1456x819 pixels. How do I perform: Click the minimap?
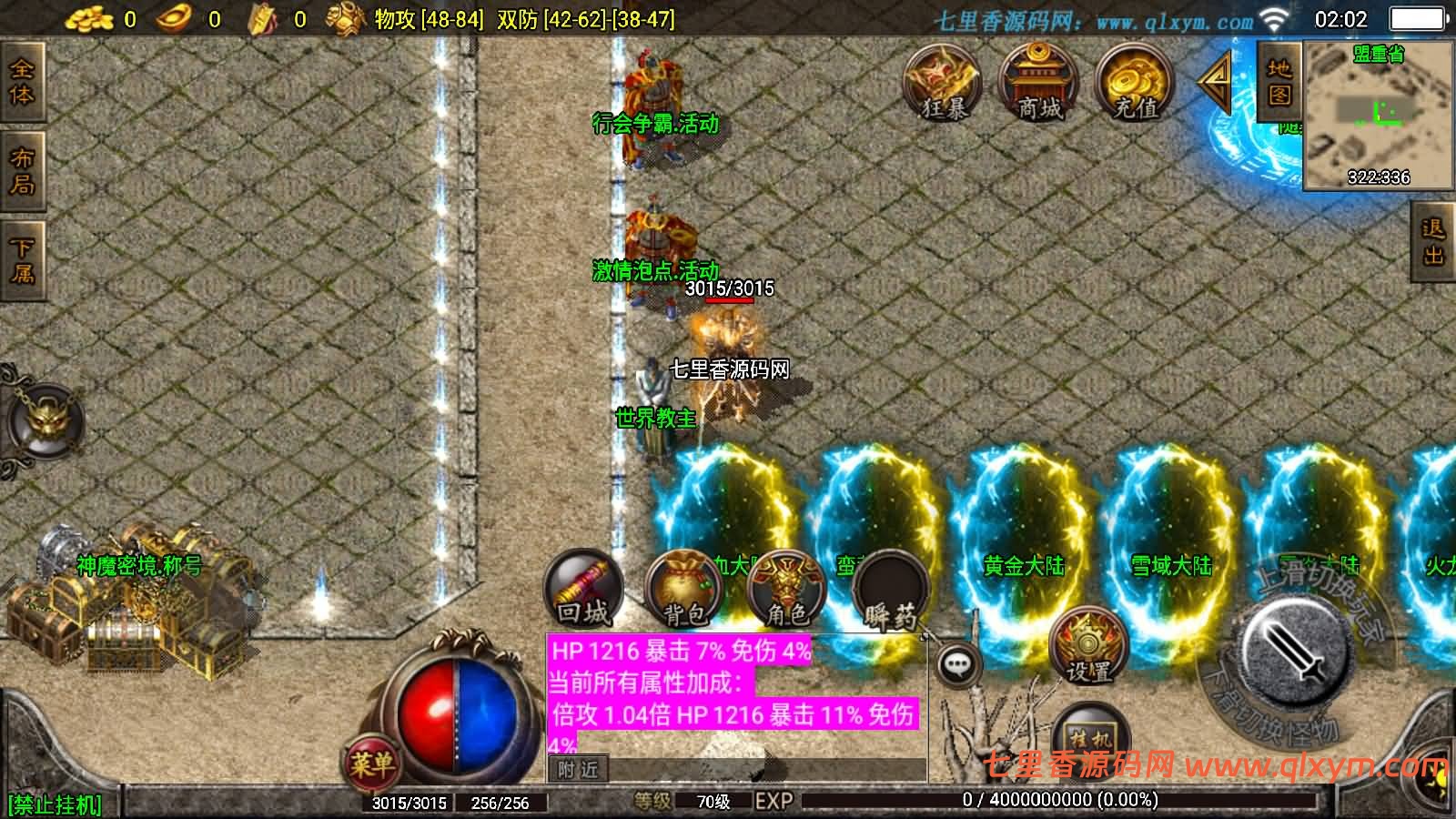(x=1378, y=115)
